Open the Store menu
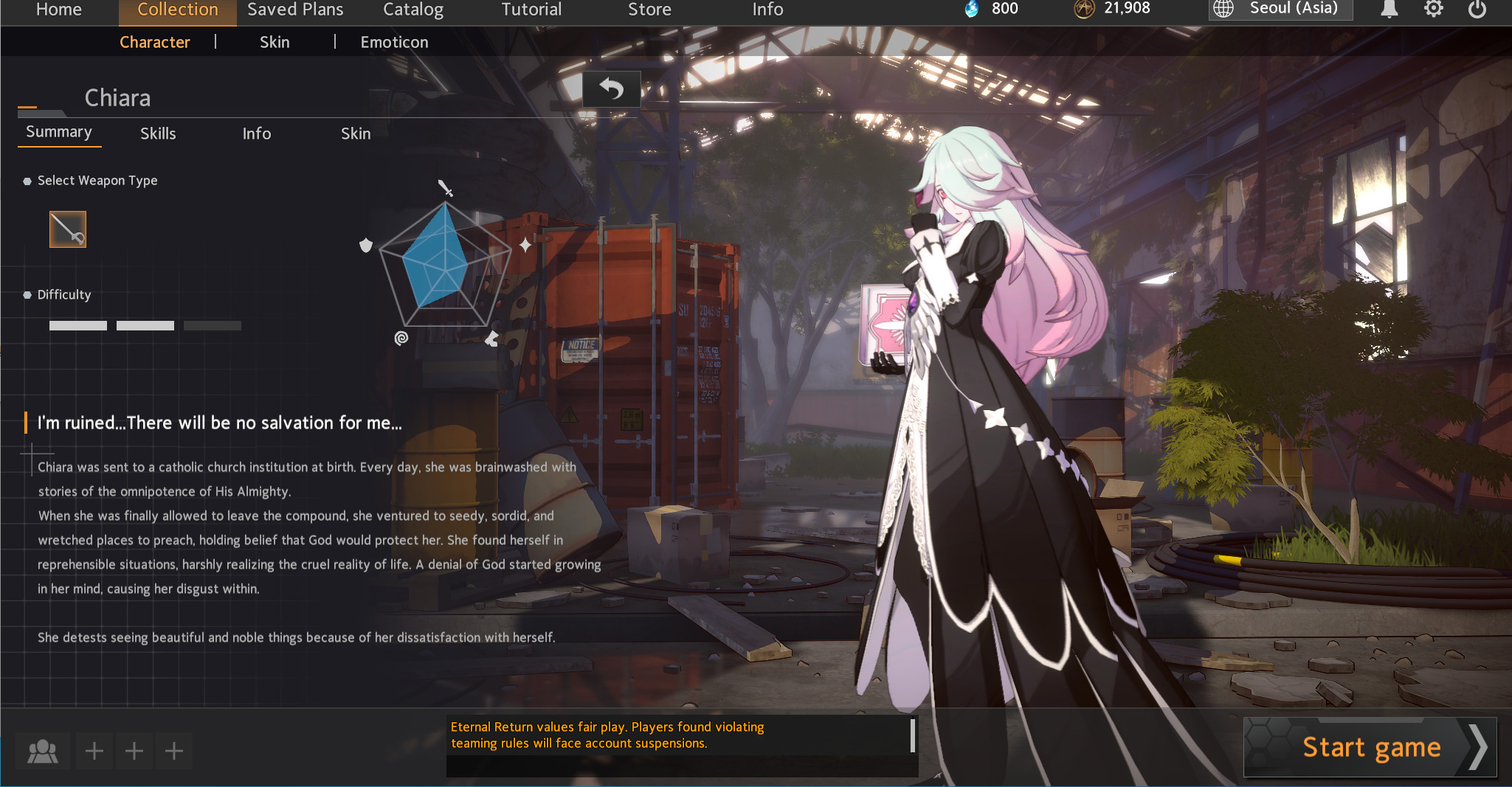The height and width of the screenshot is (787, 1512). [649, 10]
